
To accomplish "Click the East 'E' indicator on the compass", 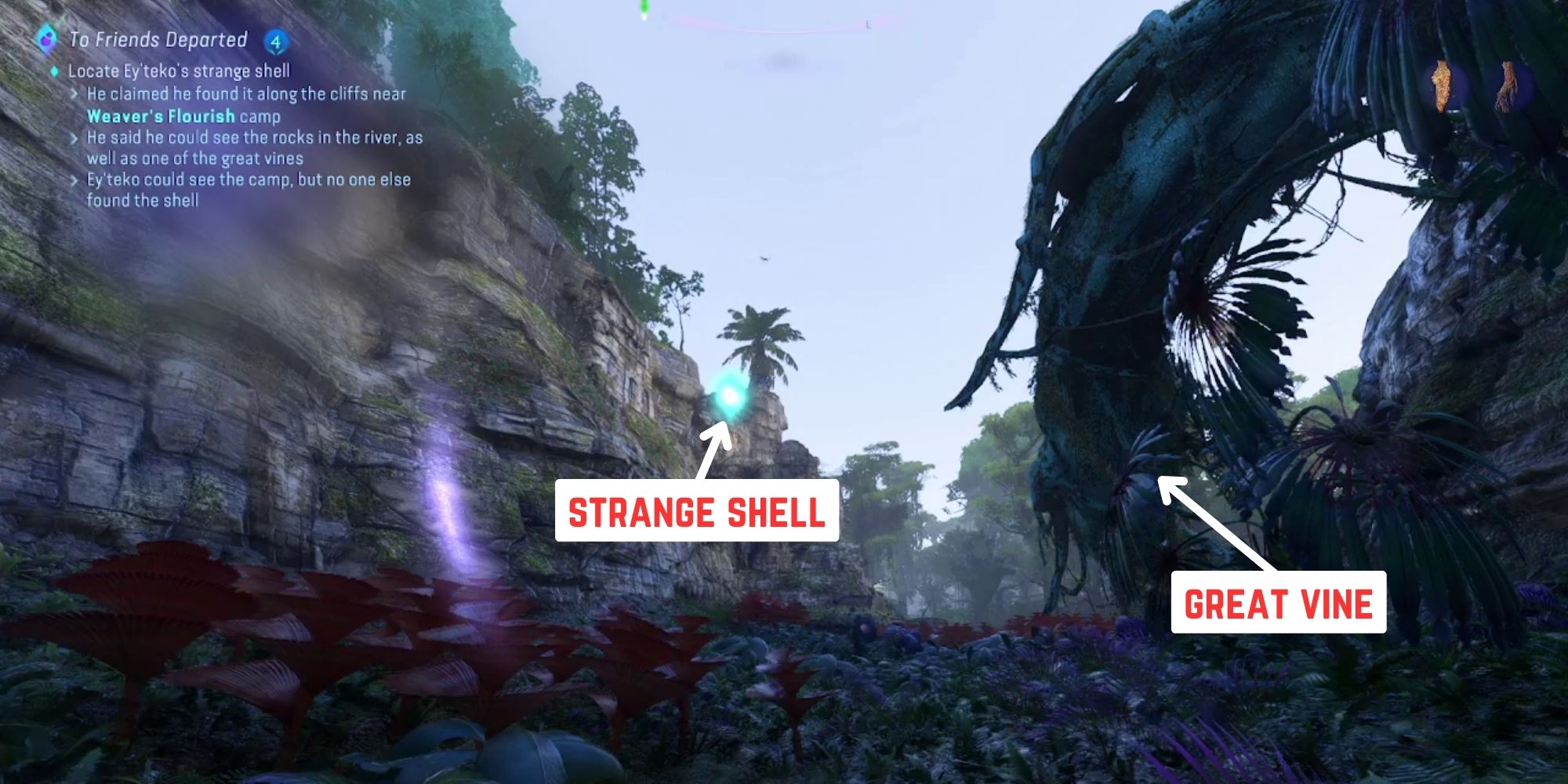I will (869, 24).
